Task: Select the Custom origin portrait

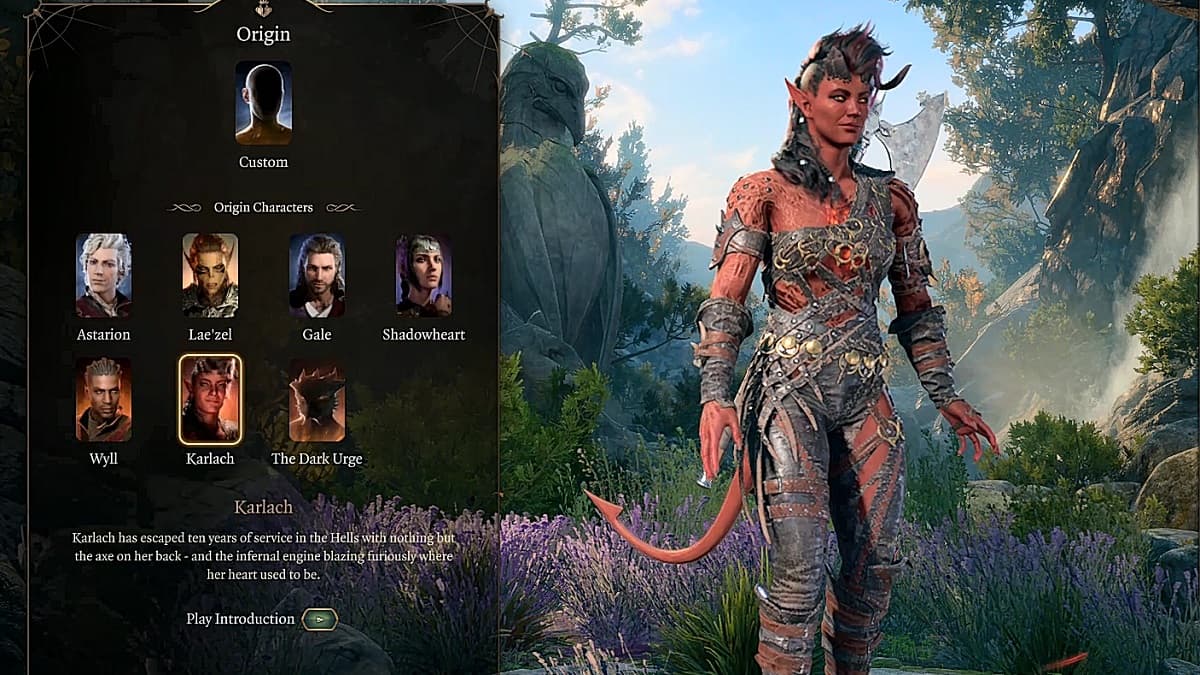Action: tap(263, 103)
